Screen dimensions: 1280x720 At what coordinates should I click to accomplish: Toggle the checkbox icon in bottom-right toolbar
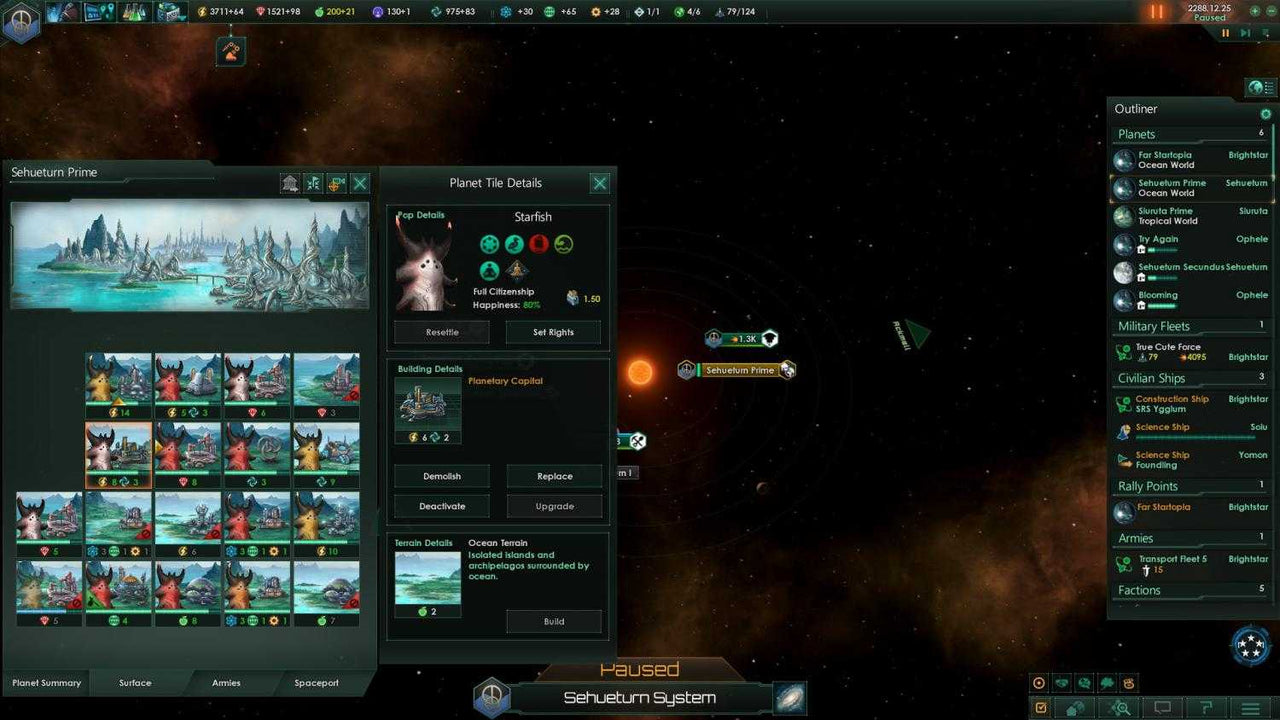[x=1041, y=707]
